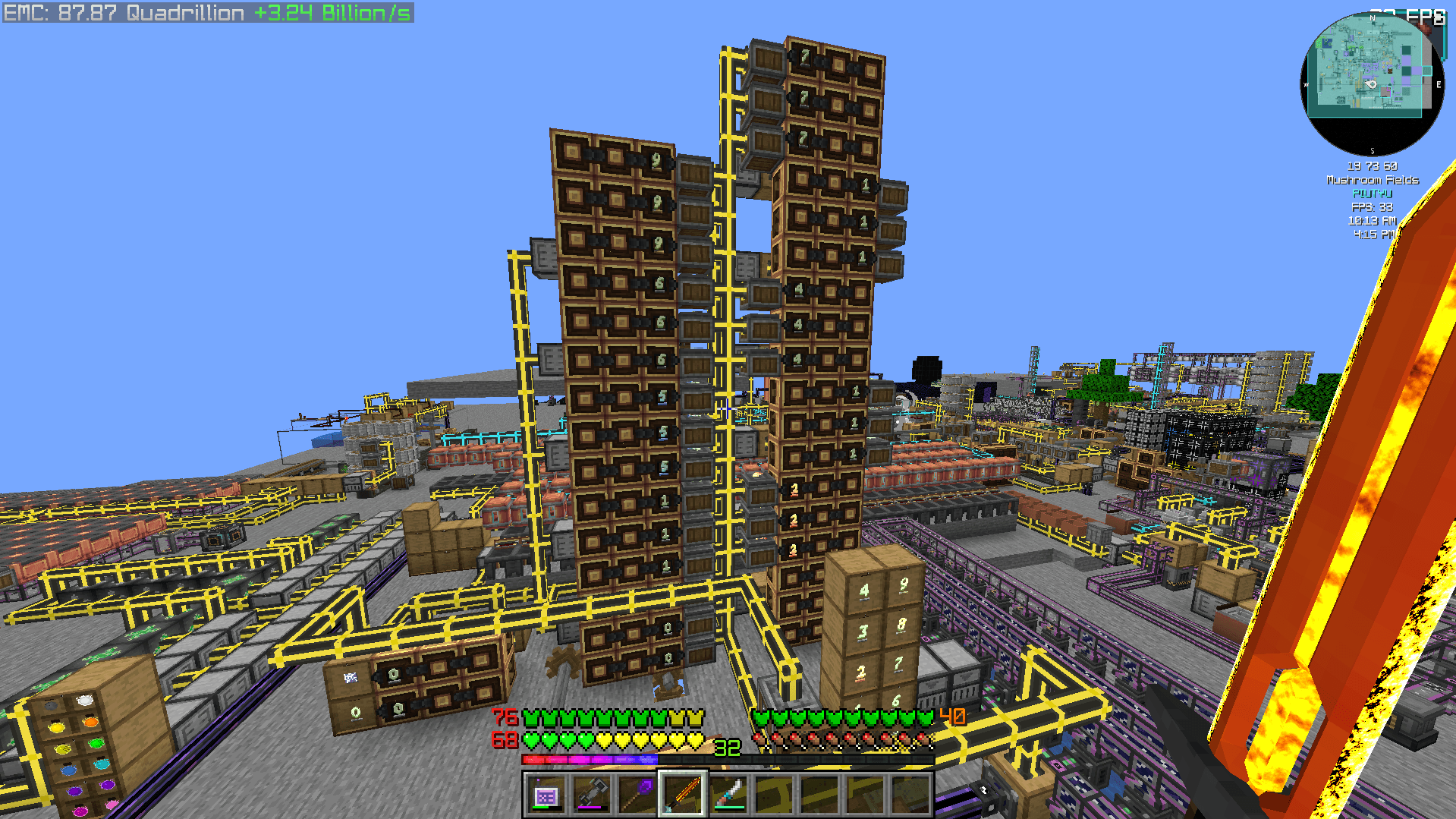Click the Mushroom Fields biome label

(x=1371, y=180)
